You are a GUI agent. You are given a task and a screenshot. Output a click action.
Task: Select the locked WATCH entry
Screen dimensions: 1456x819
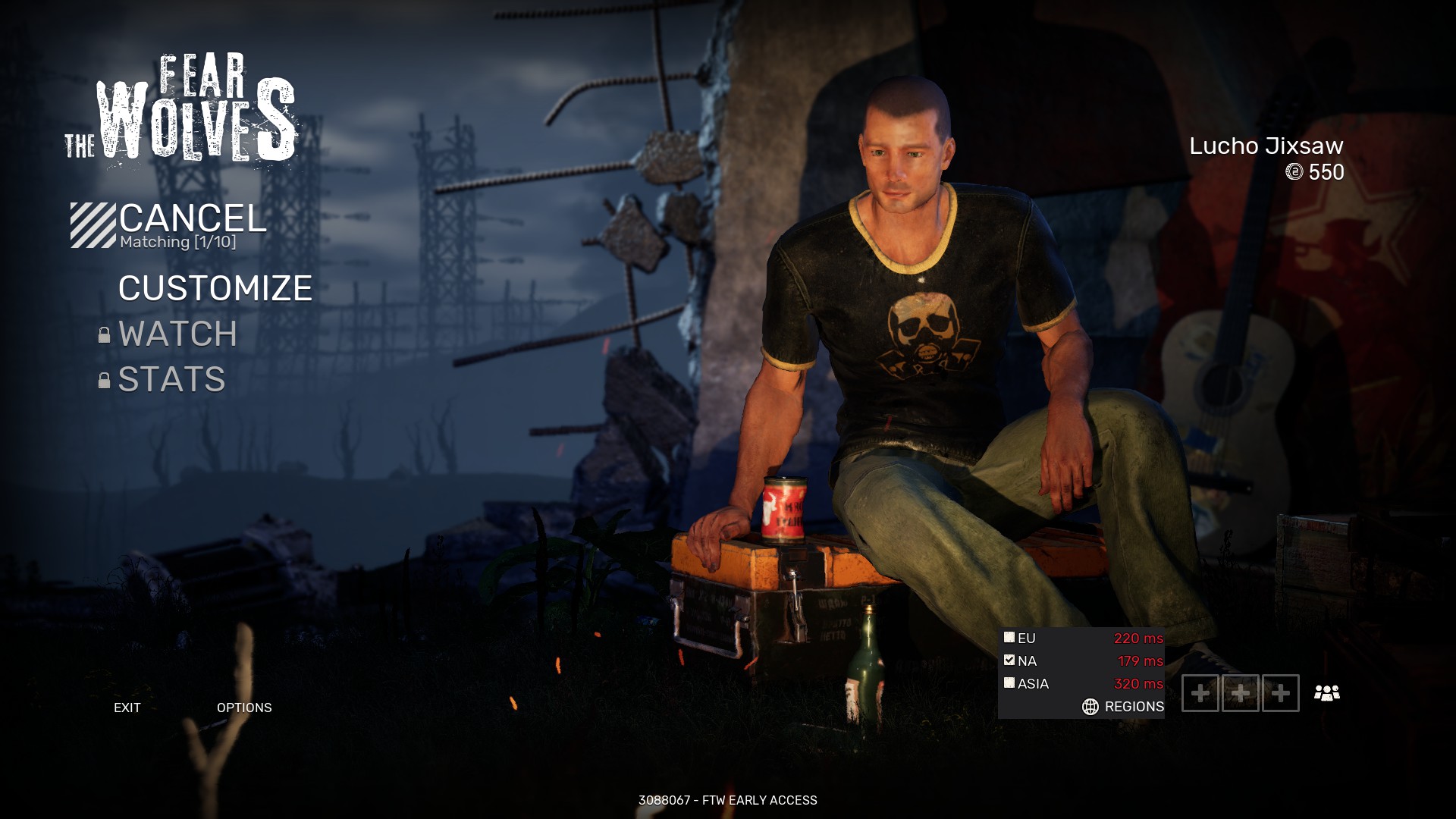177,334
